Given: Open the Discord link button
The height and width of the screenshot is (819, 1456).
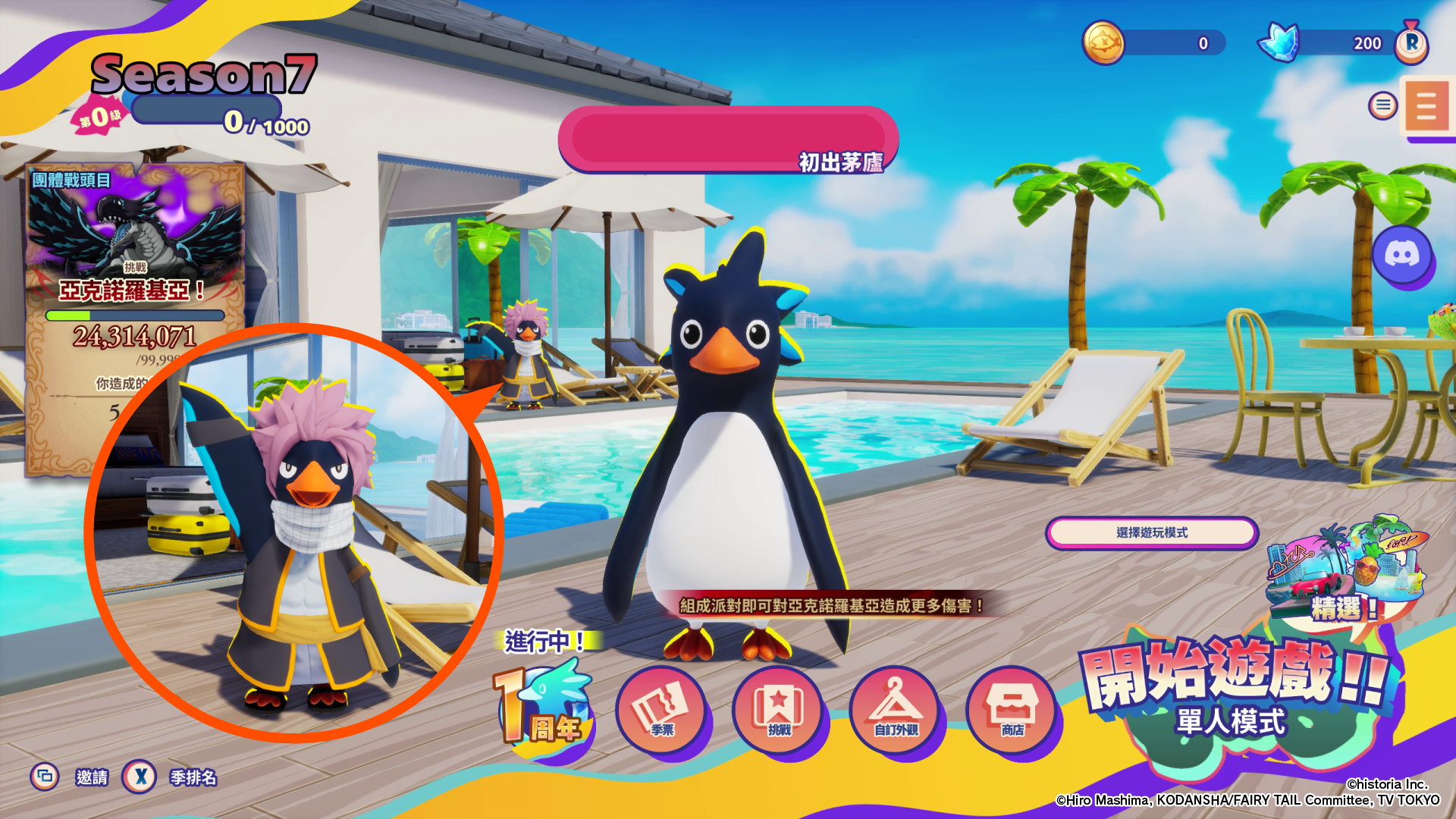Looking at the screenshot, I should [x=1402, y=255].
